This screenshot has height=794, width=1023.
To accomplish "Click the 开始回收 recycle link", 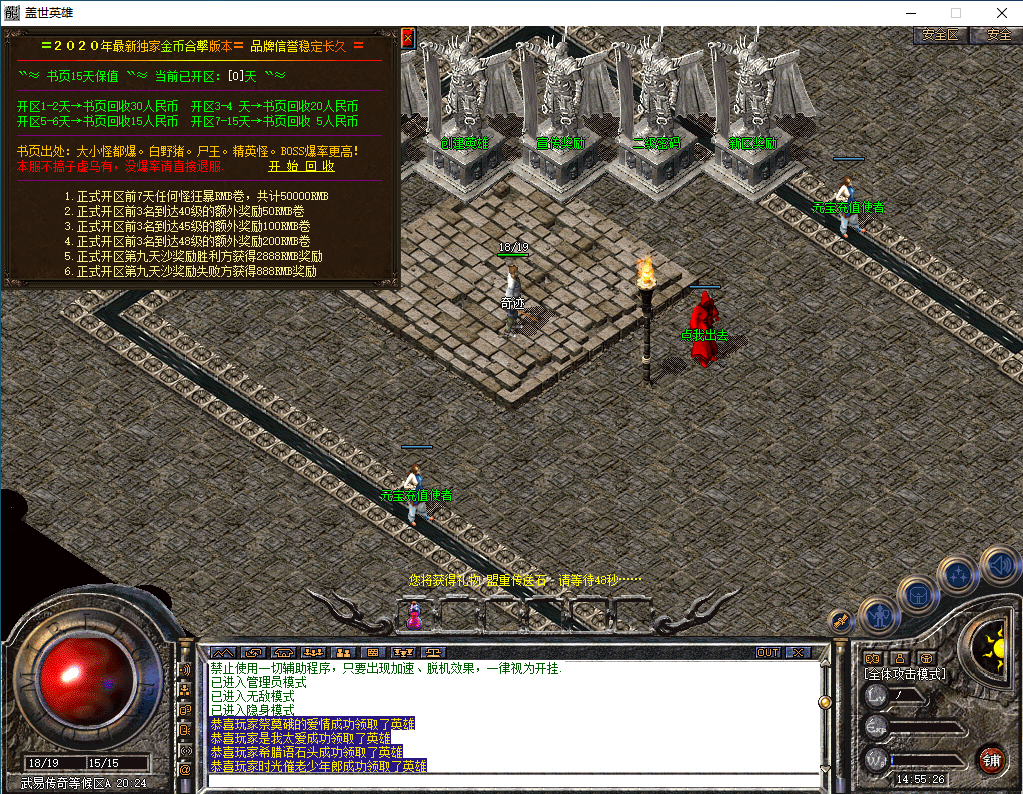I will pyautogui.click(x=301, y=167).
